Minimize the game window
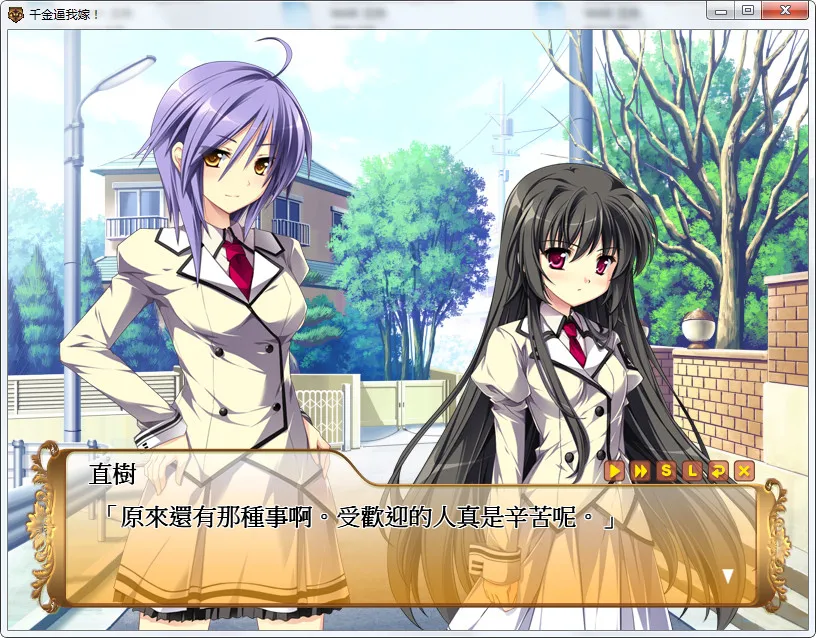The image size is (816, 638). point(721,10)
